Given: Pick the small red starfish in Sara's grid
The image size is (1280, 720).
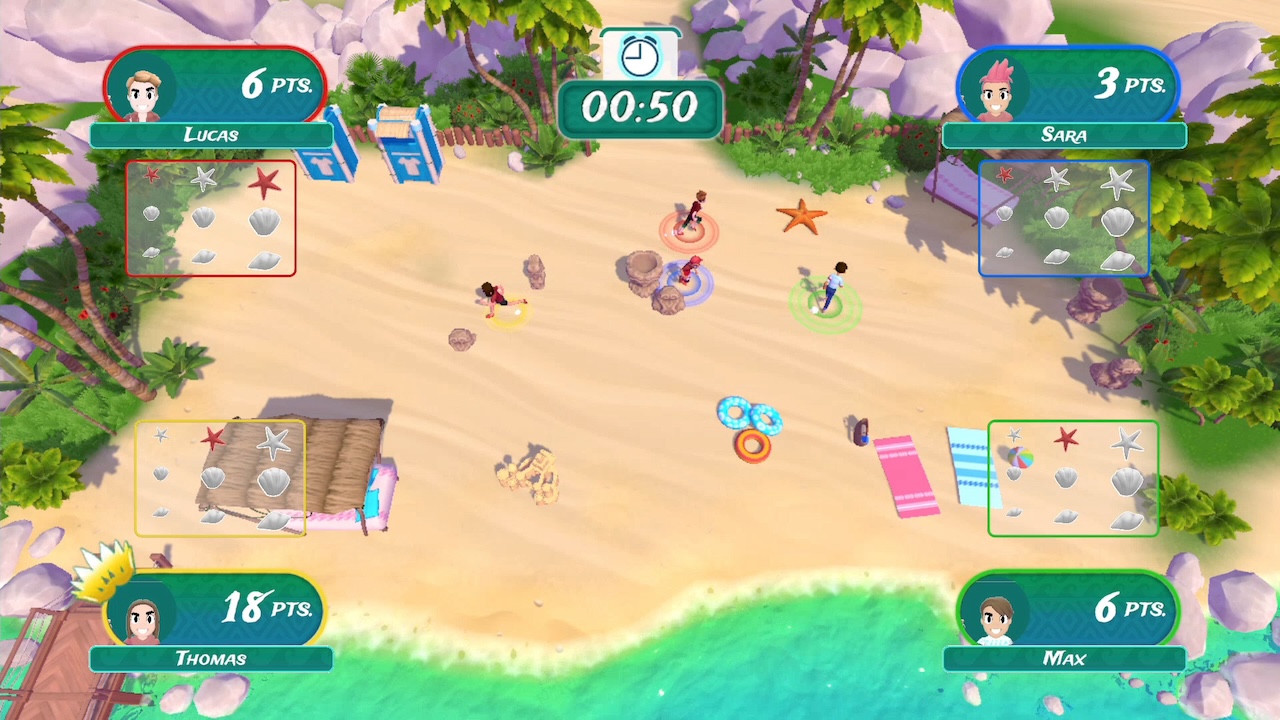Looking at the screenshot, I should click(x=1005, y=175).
